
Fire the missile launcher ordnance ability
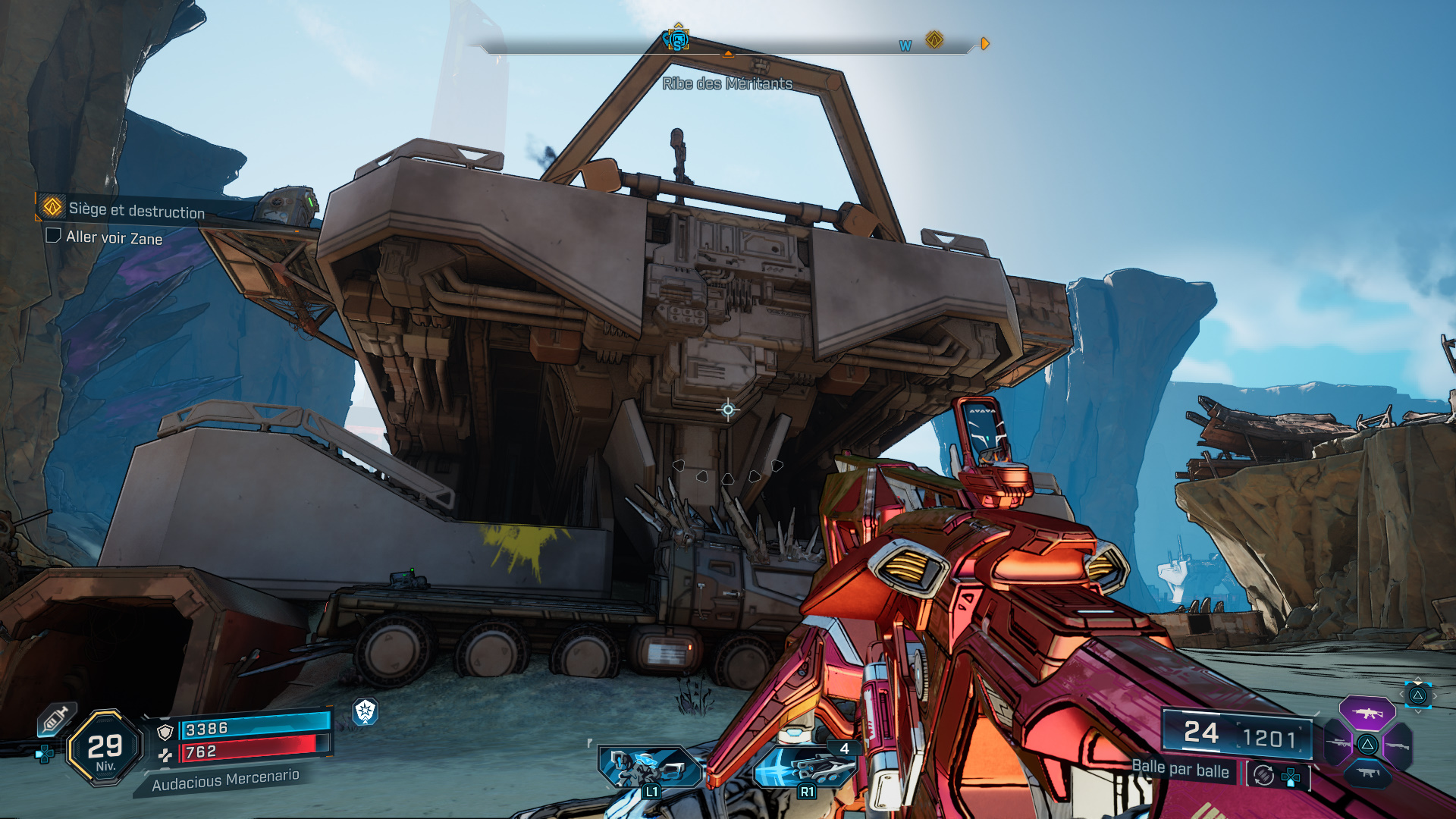pyautogui.click(x=805, y=767)
